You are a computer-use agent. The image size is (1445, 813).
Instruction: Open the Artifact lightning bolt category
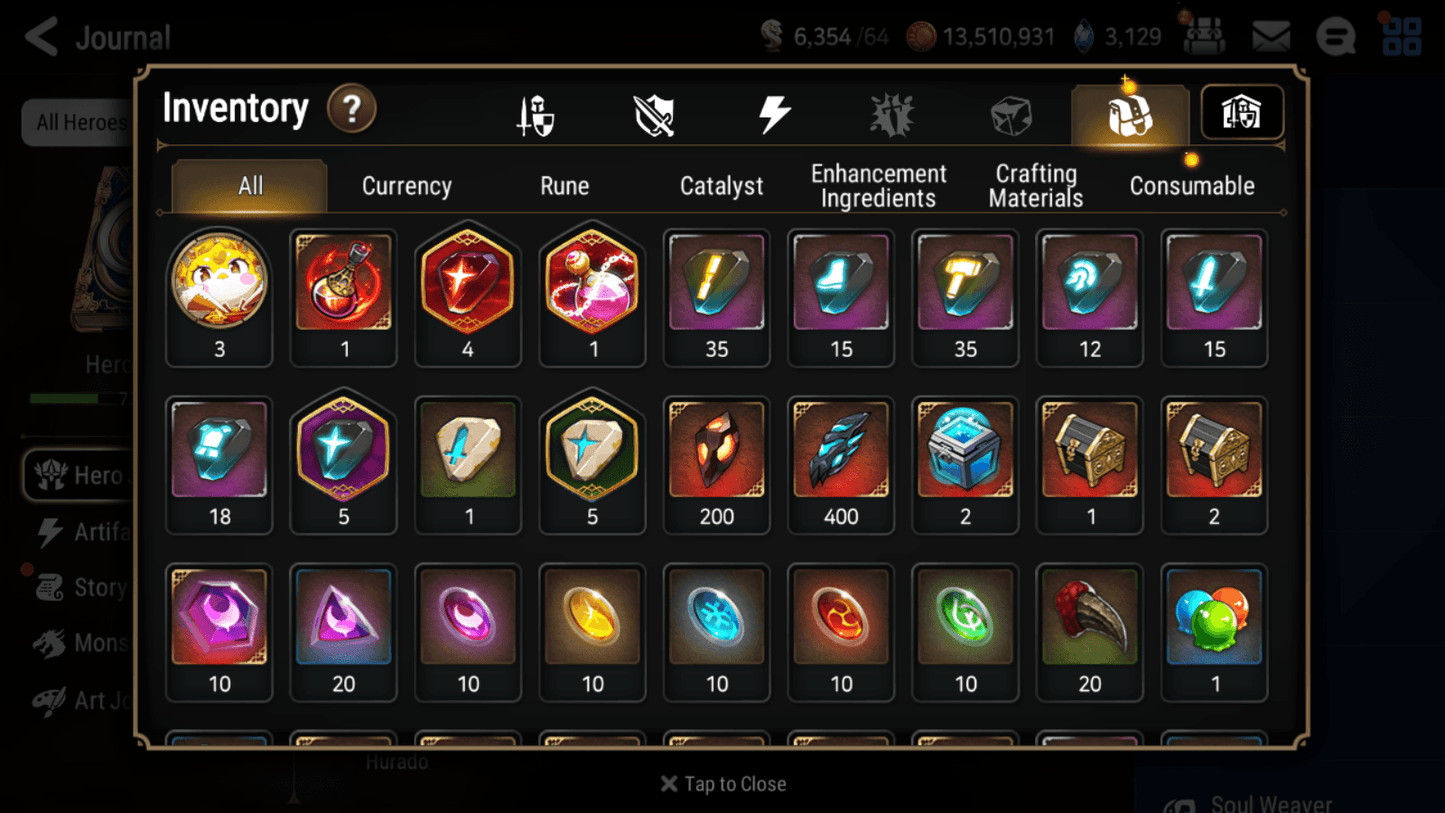(x=775, y=113)
